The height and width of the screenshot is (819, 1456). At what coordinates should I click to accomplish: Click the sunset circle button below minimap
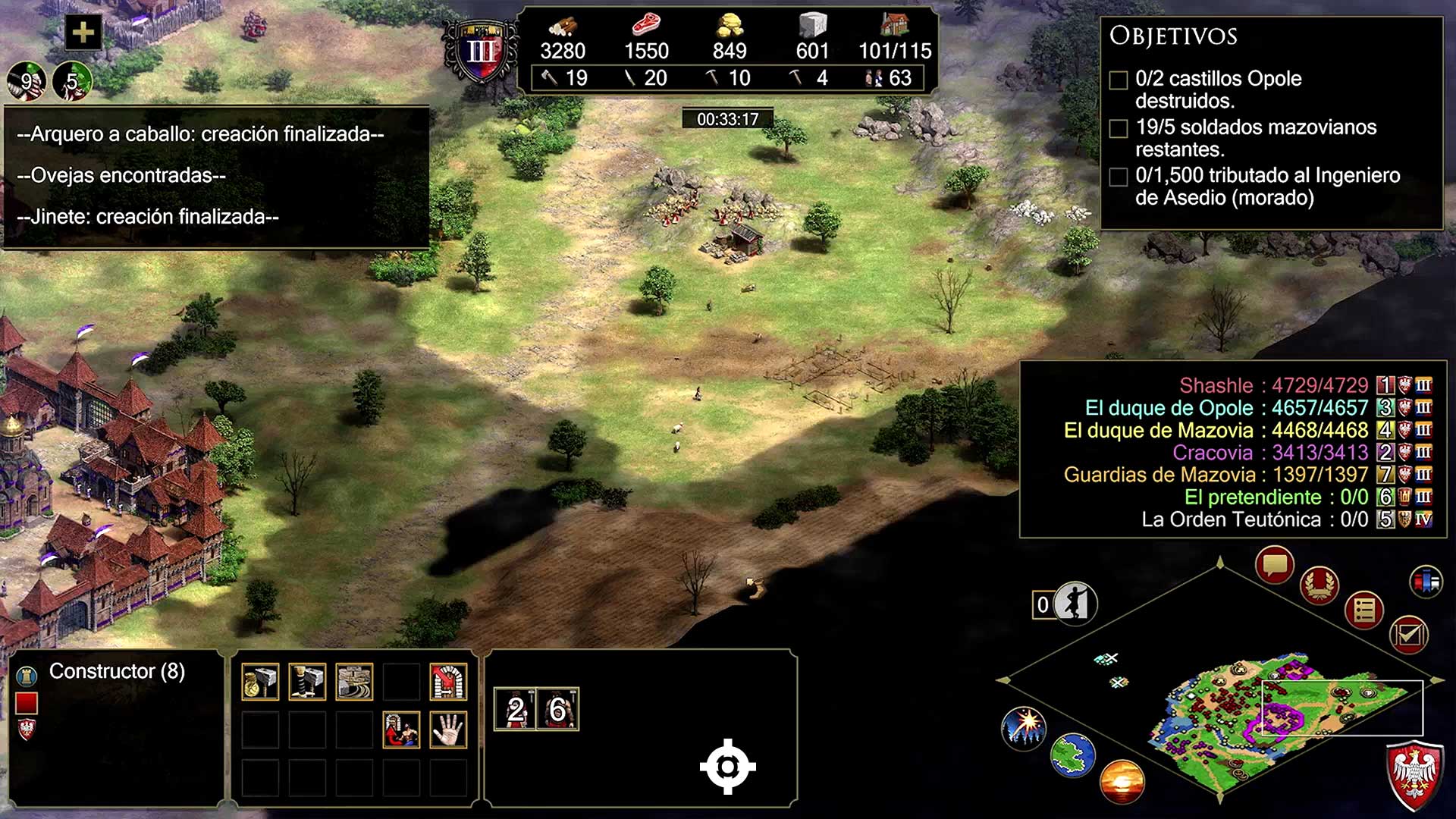pyautogui.click(x=1122, y=781)
